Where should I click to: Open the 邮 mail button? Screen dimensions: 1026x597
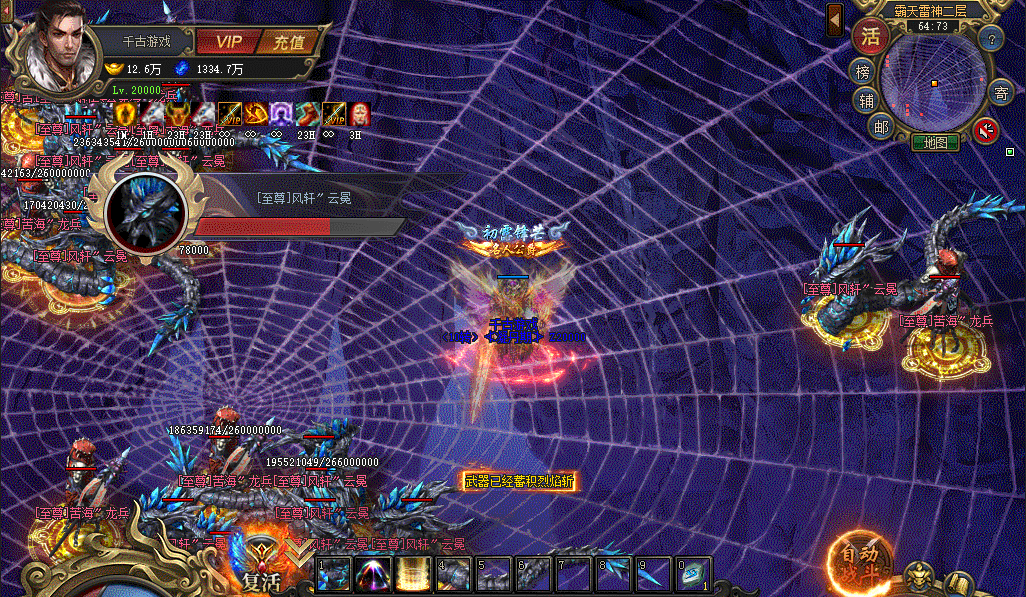click(x=880, y=126)
